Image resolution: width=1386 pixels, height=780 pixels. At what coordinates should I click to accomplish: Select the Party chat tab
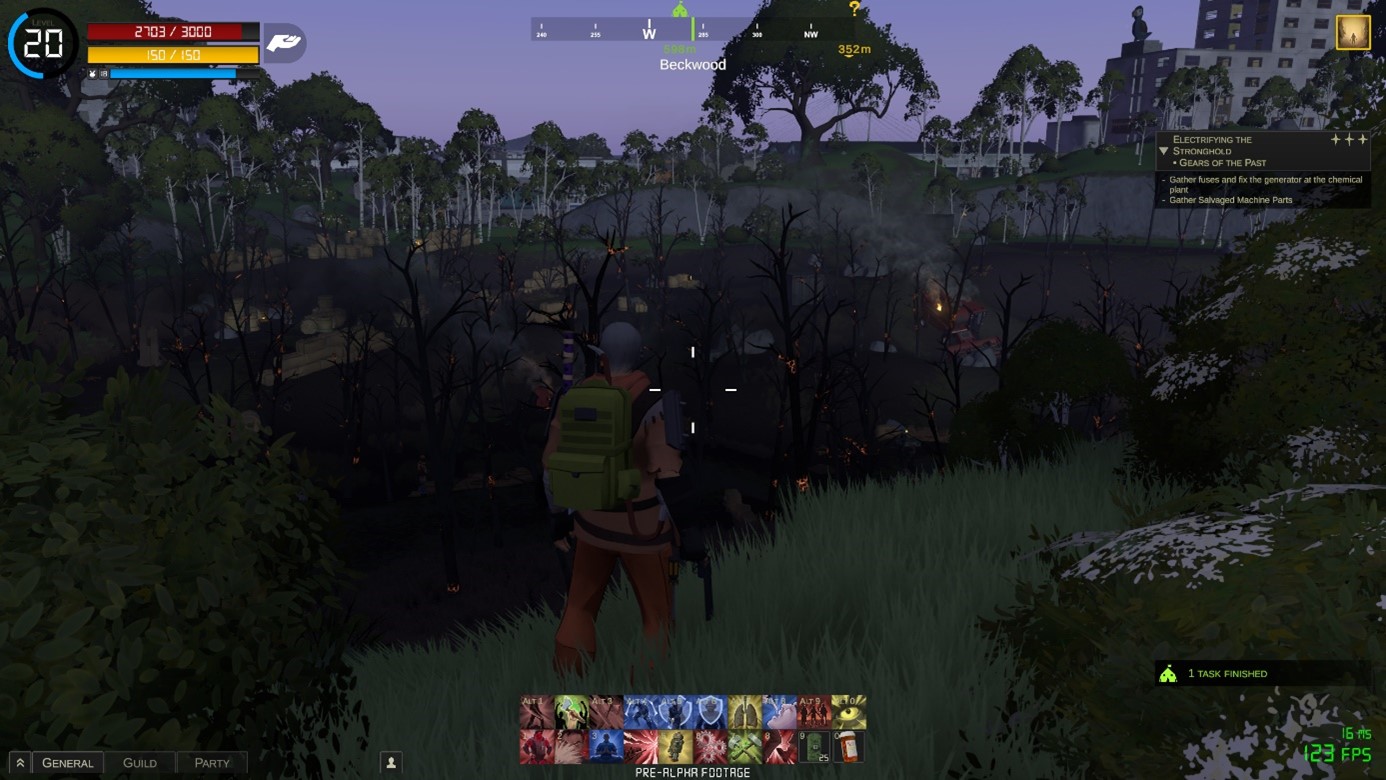pos(211,763)
